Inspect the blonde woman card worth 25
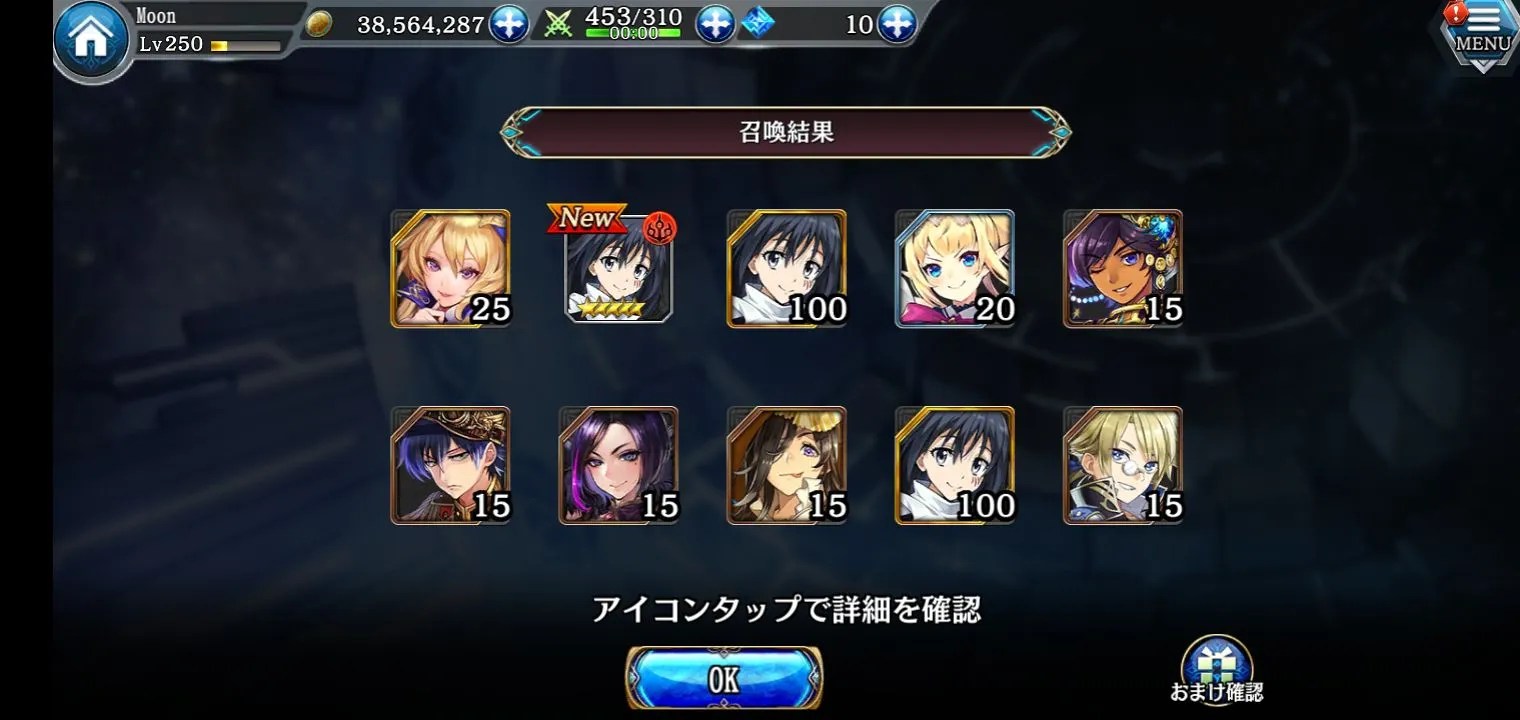Image resolution: width=1520 pixels, height=720 pixels. [x=450, y=268]
